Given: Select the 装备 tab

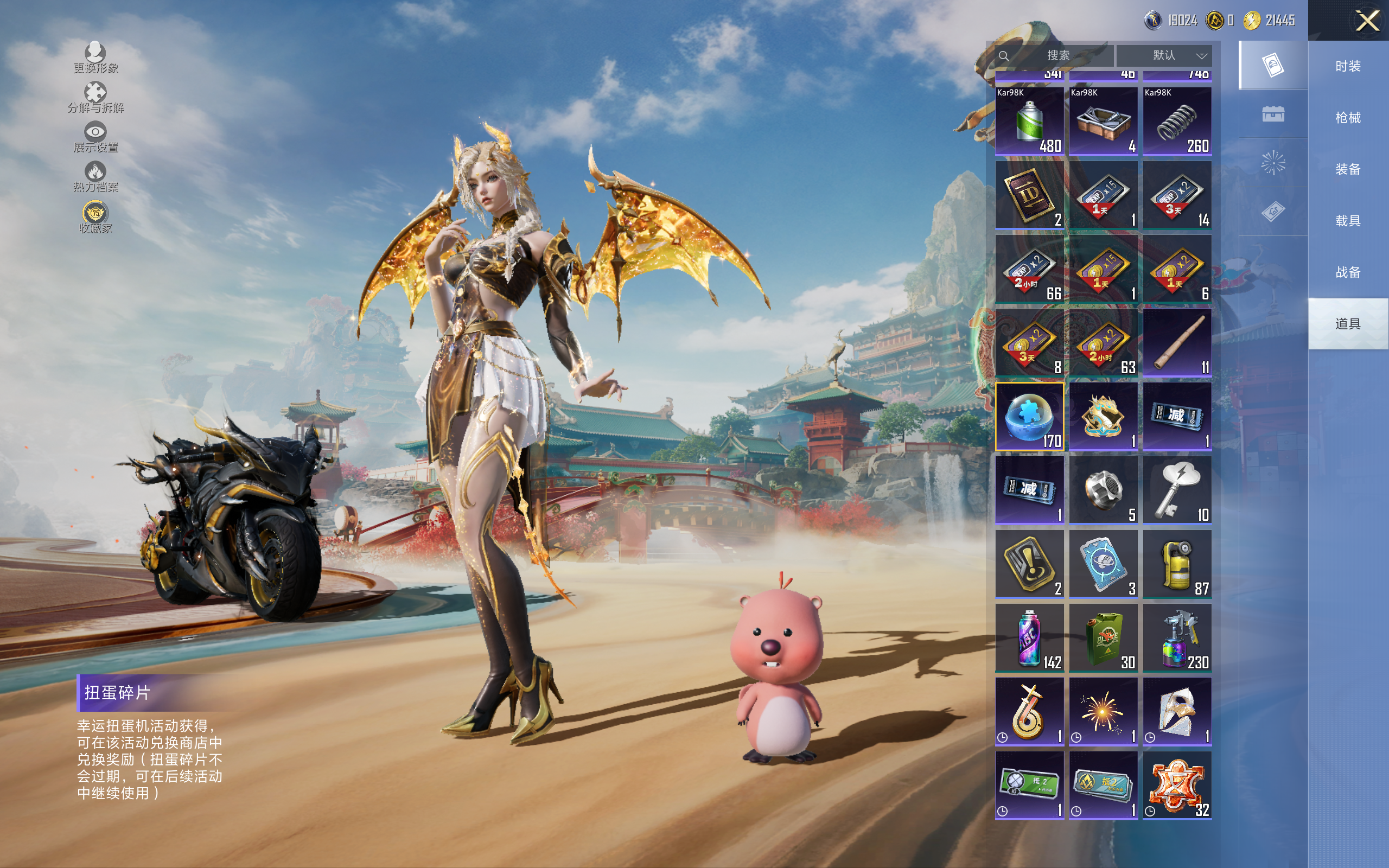Looking at the screenshot, I should (1347, 169).
